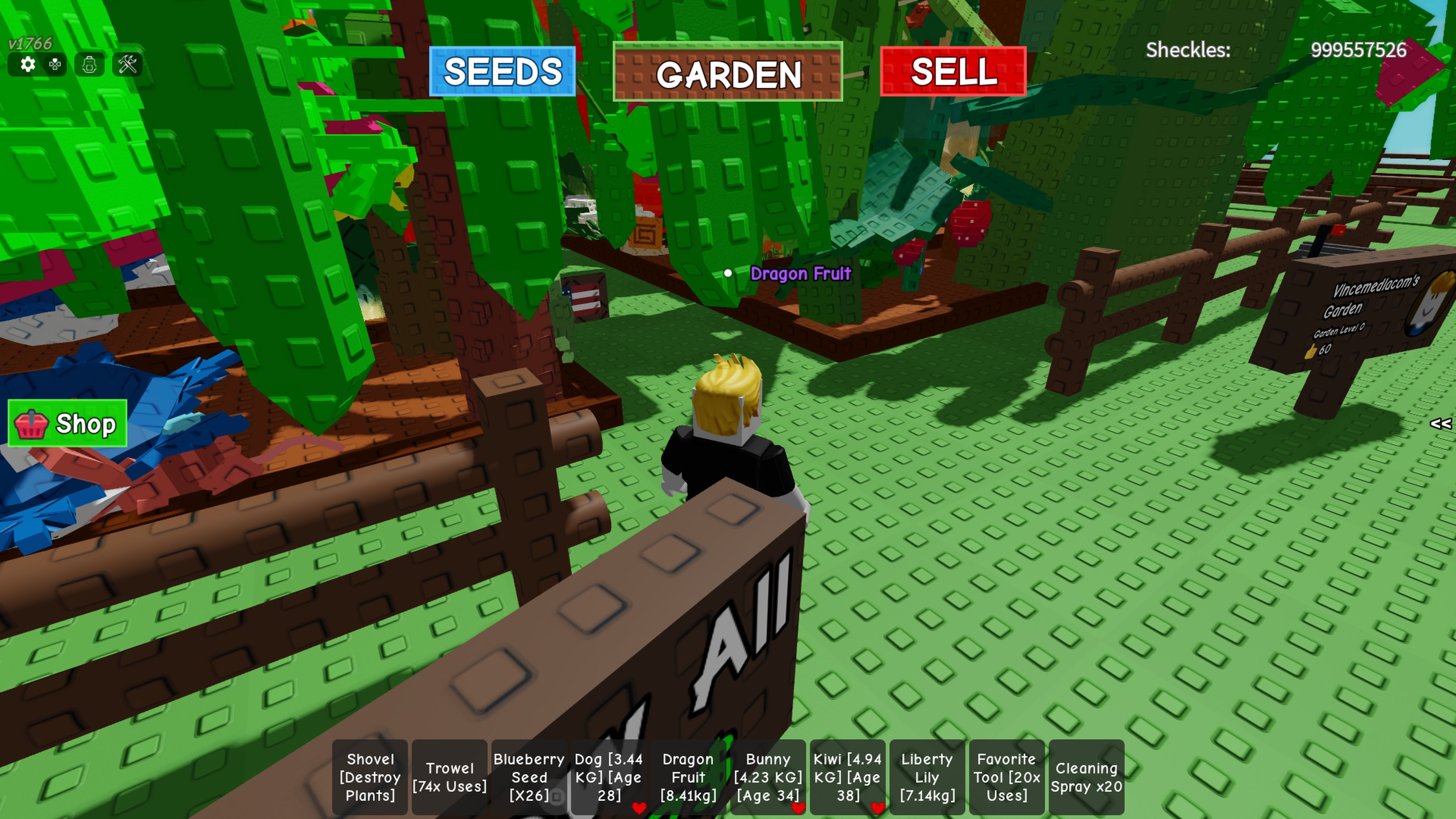Go to the SELL area button
Viewport: 1456px width, 819px height.
[953, 72]
